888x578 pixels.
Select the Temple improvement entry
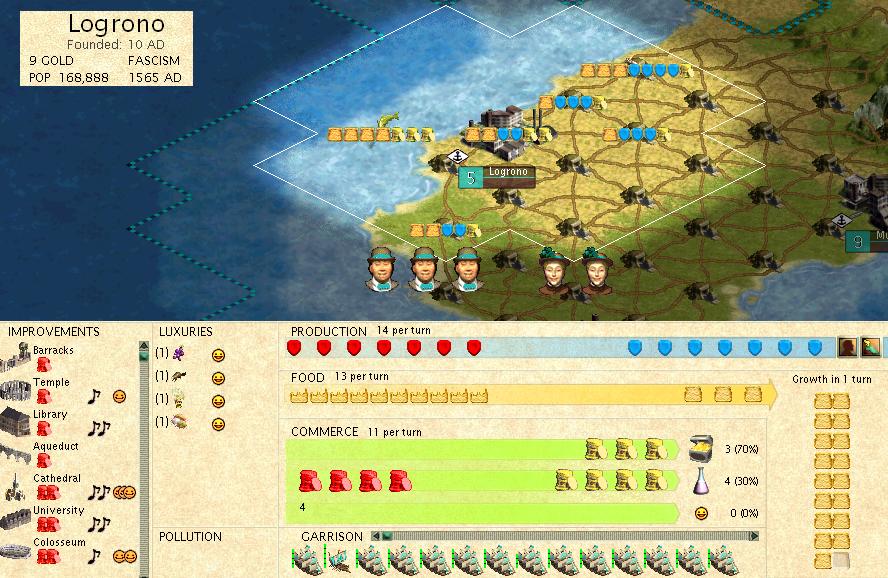tap(50, 383)
